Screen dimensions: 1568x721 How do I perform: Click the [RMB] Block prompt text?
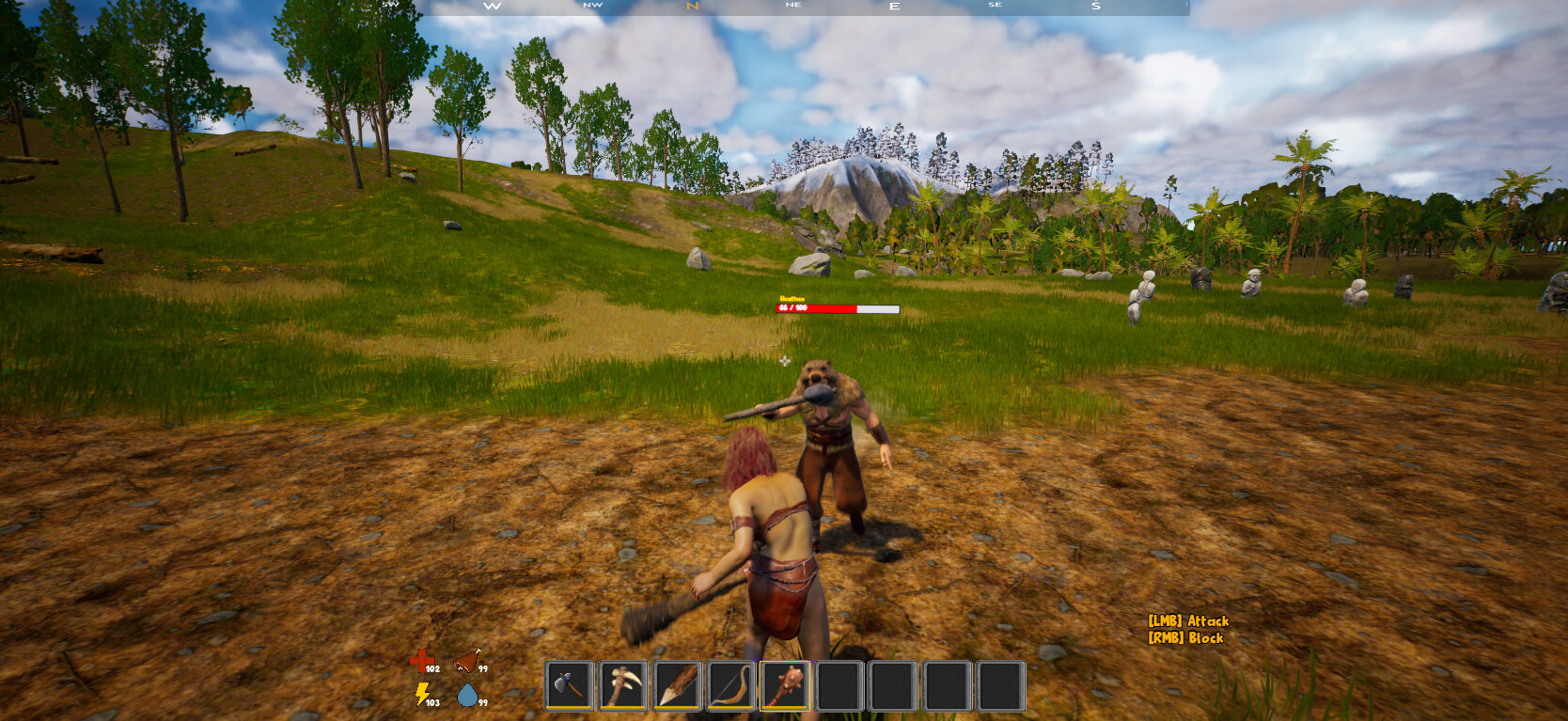click(x=1185, y=637)
